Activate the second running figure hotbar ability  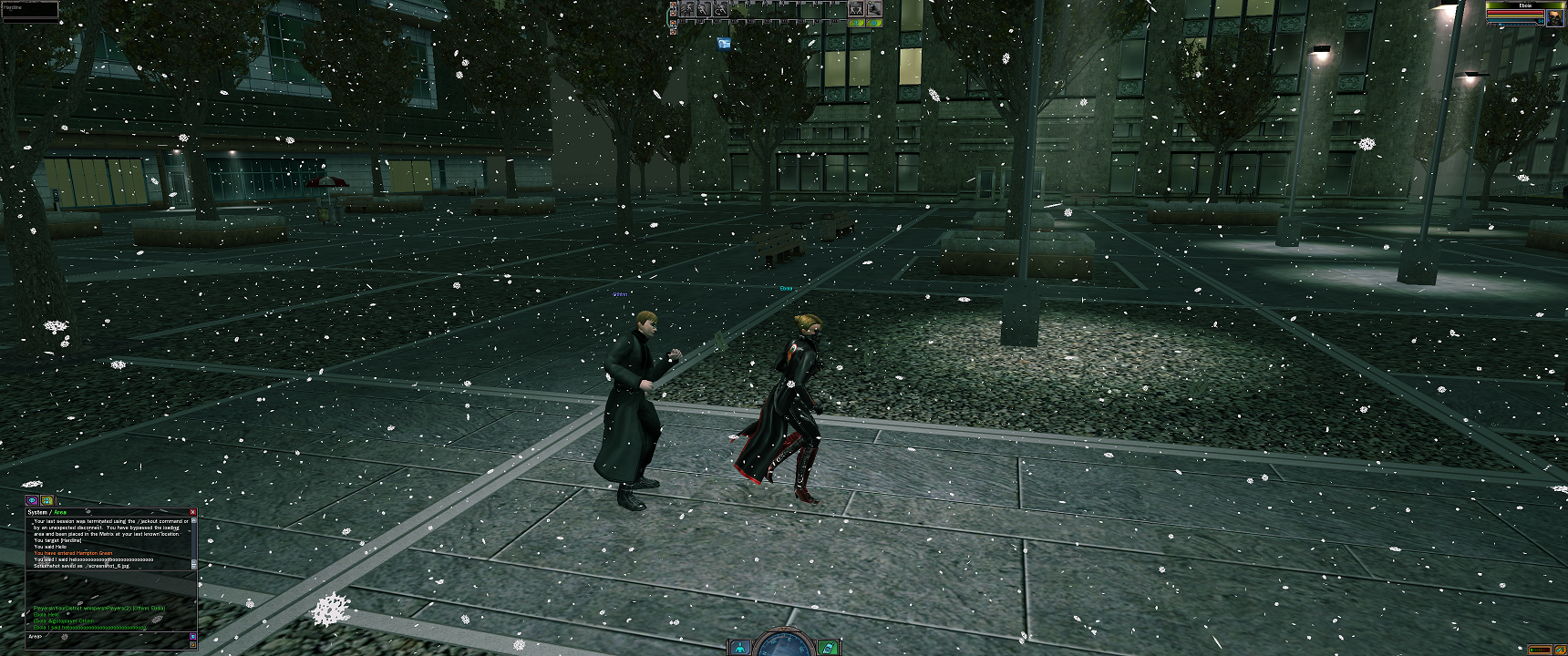coord(704,9)
